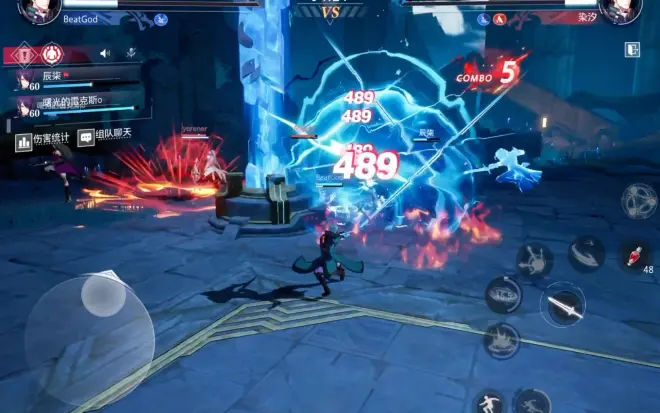The image size is (660, 413).
Task: Toggle the microphone icon
Action: 131,53
